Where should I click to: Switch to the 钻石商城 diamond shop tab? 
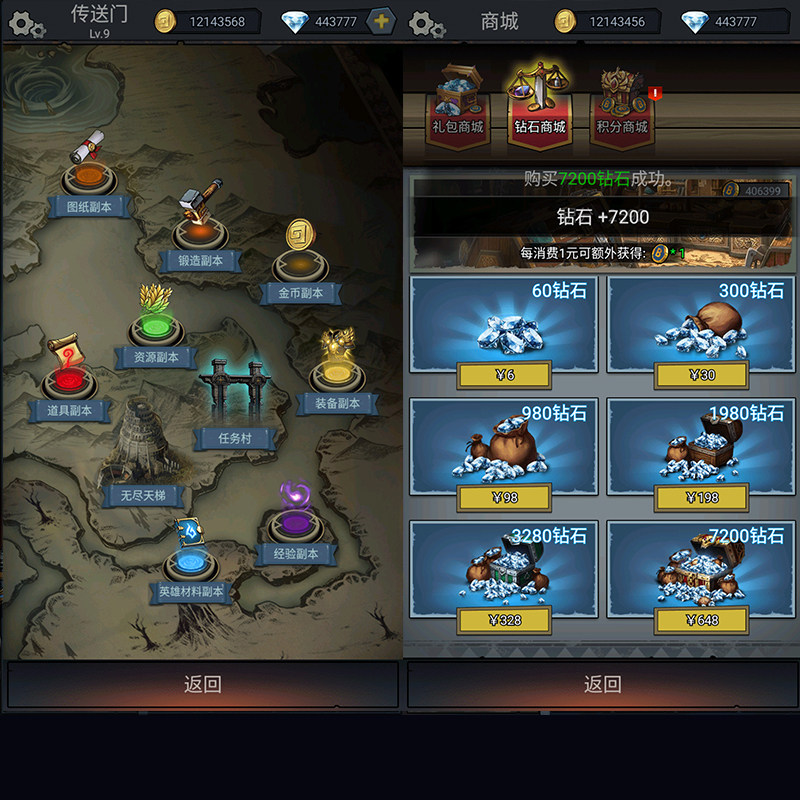click(x=540, y=105)
